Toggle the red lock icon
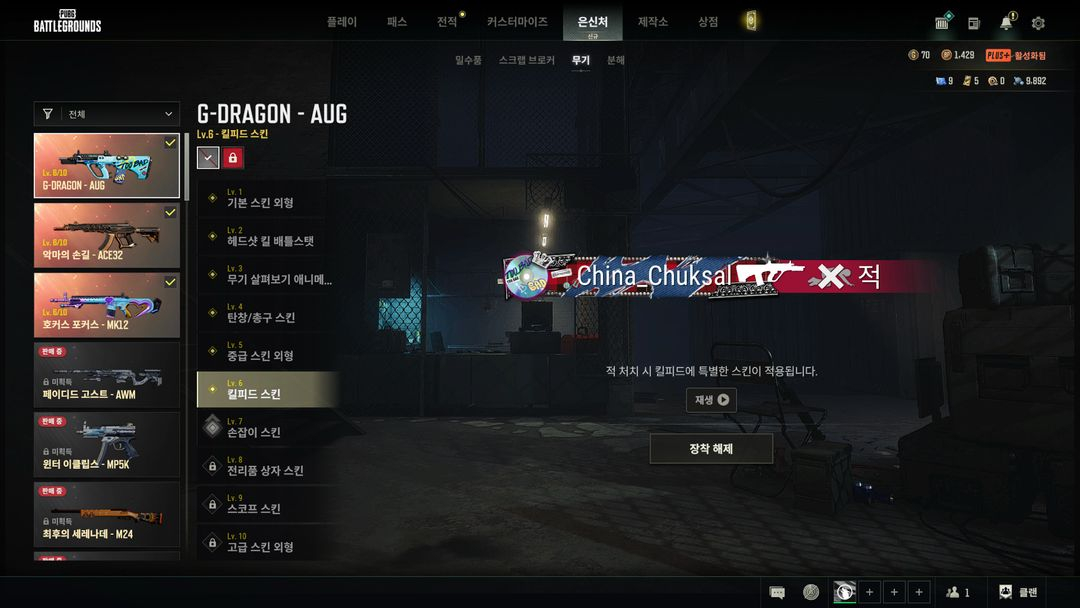Viewport: 1080px width, 608px height. click(233, 158)
